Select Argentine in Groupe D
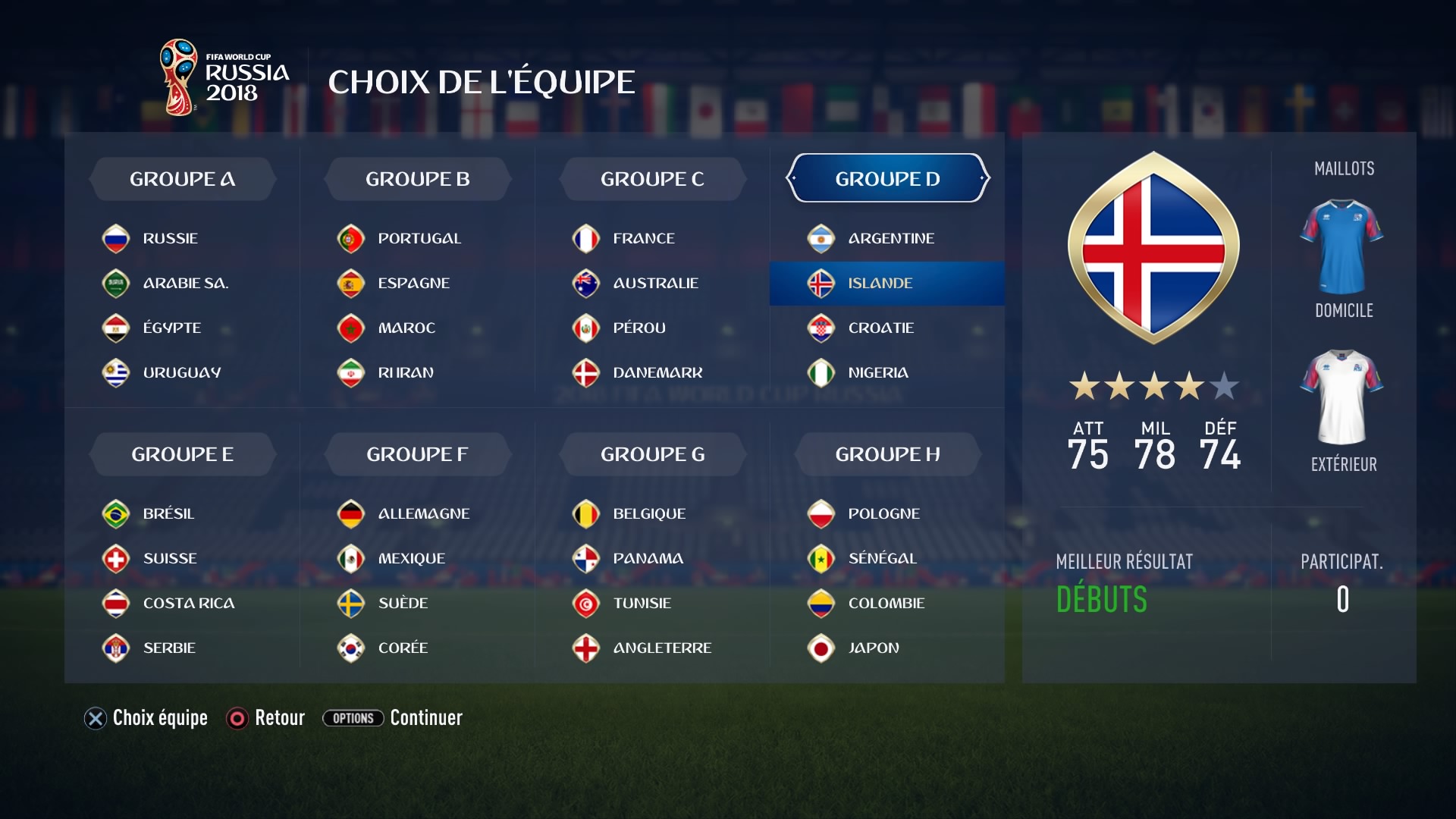The image size is (1456, 819). click(890, 238)
